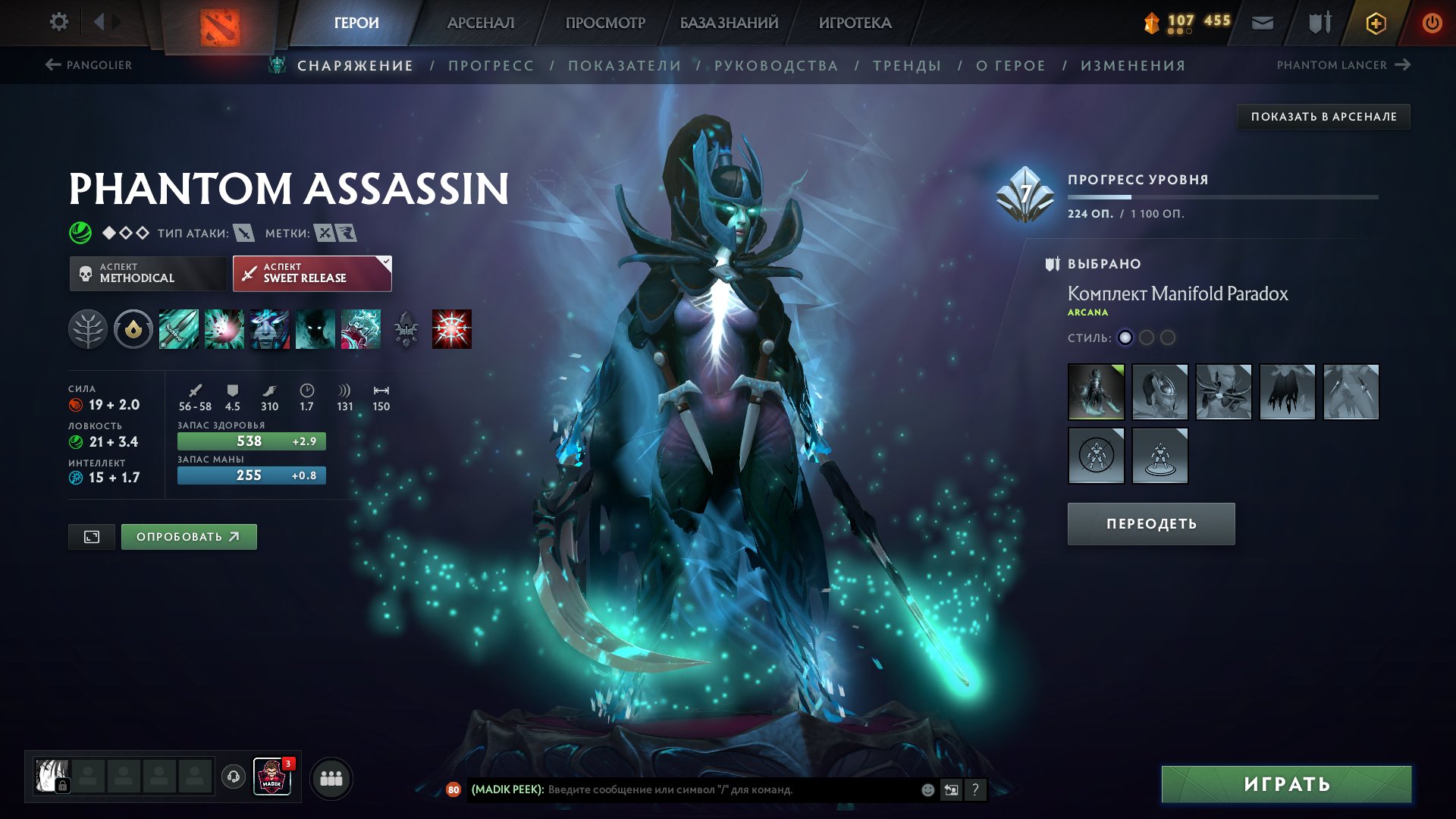The image size is (1456, 819).
Task: Open the mail envelope notifications
Action: coord(1262,23)
